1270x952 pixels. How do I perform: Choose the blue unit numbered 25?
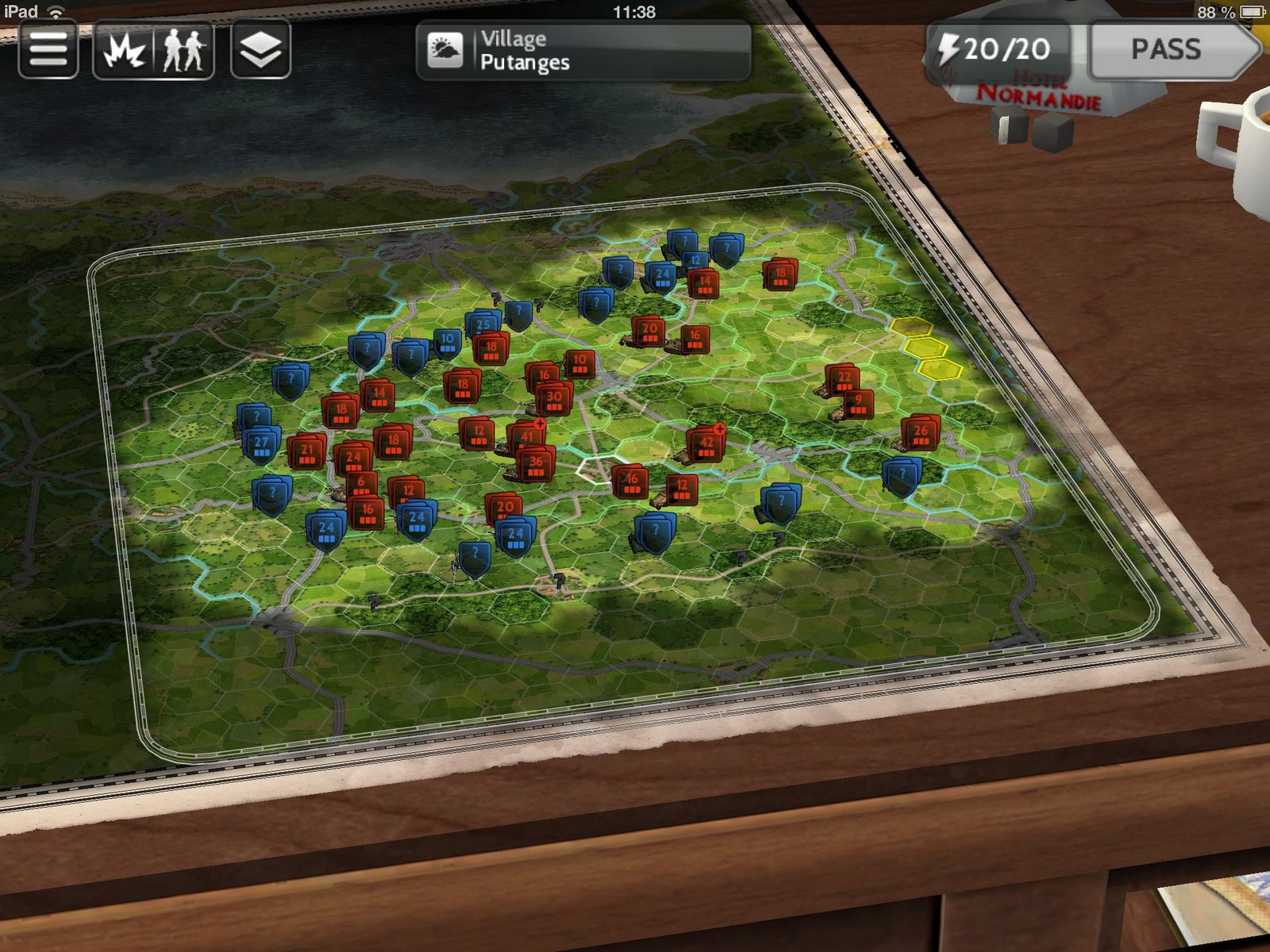[x=483, y=325]
